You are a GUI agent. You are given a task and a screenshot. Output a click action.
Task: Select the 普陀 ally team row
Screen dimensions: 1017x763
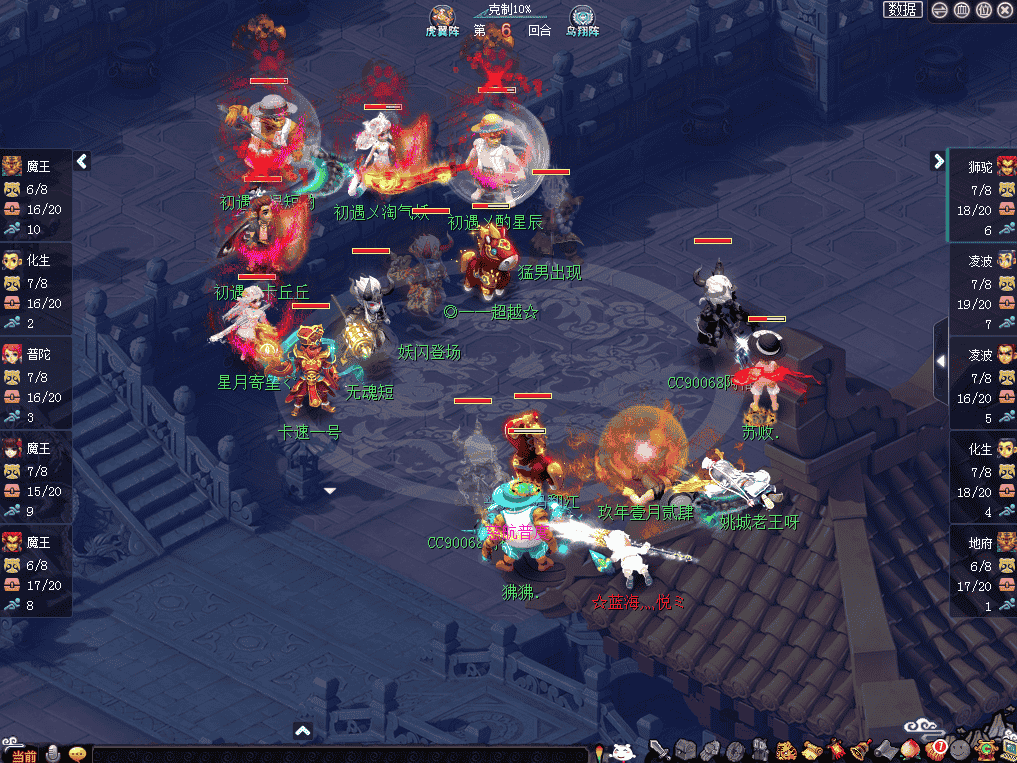36,384
